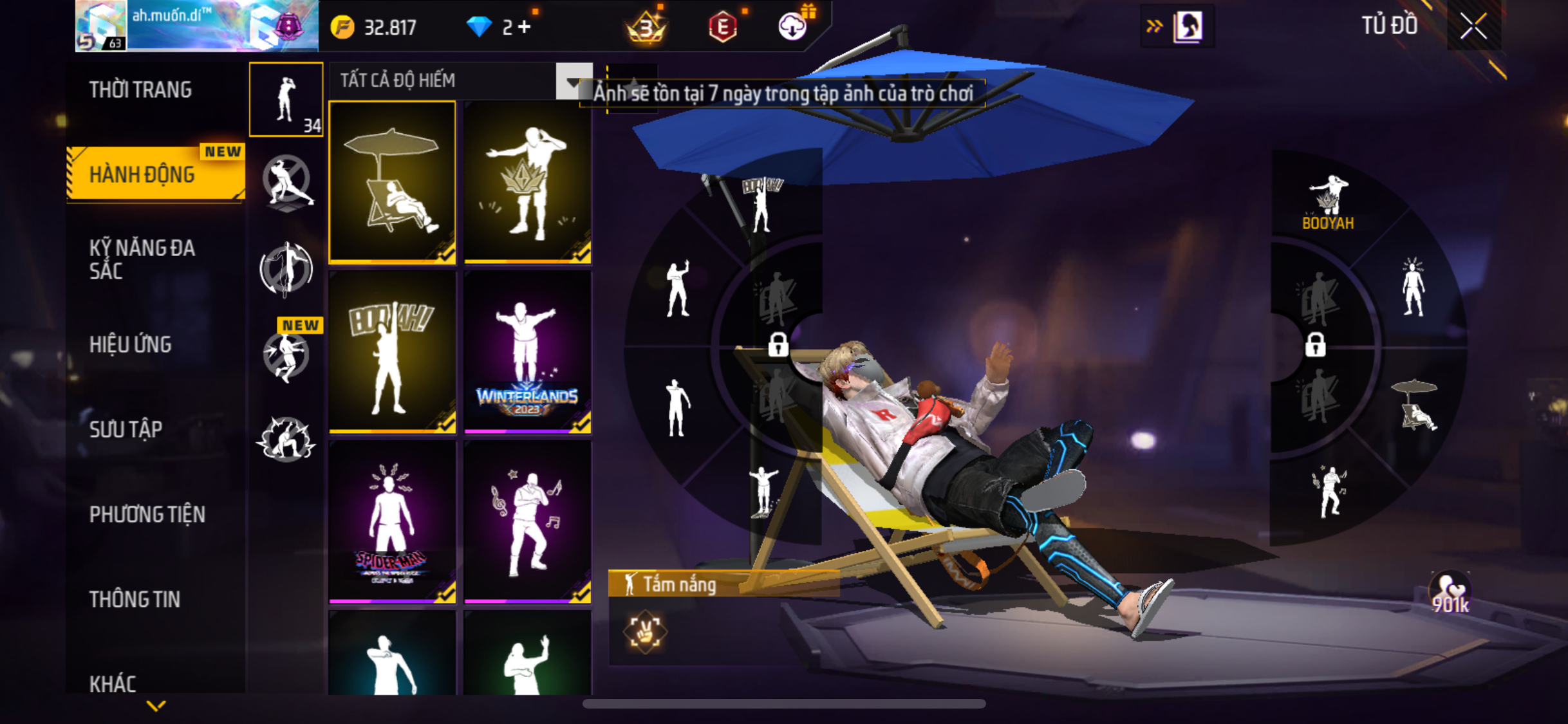Screen dimensions: 1568x724
Task: Go to the Phương Tiện tab
Action: tap(147, 514)
